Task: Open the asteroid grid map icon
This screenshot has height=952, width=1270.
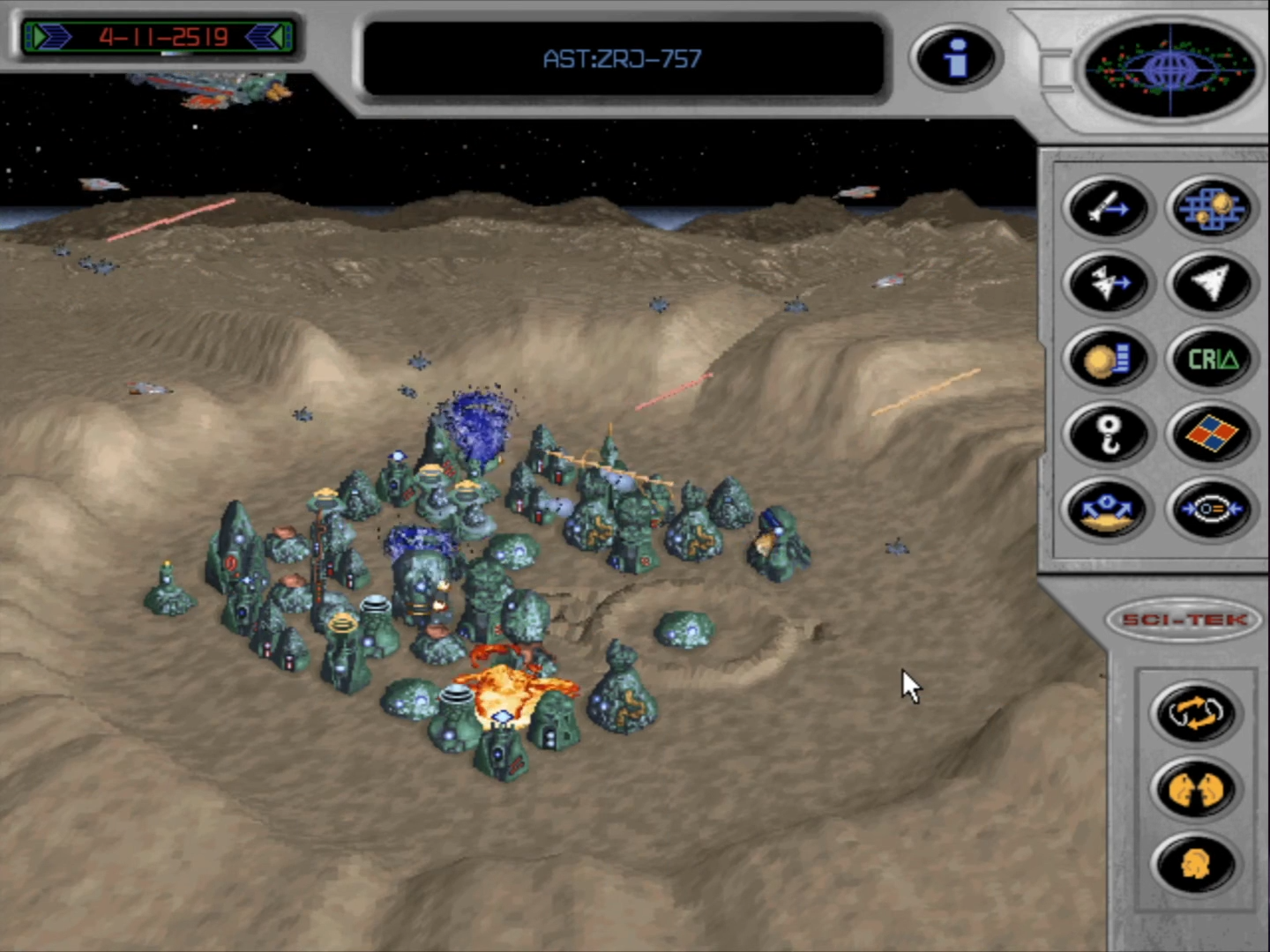Action: click(x=1212, y=208)
